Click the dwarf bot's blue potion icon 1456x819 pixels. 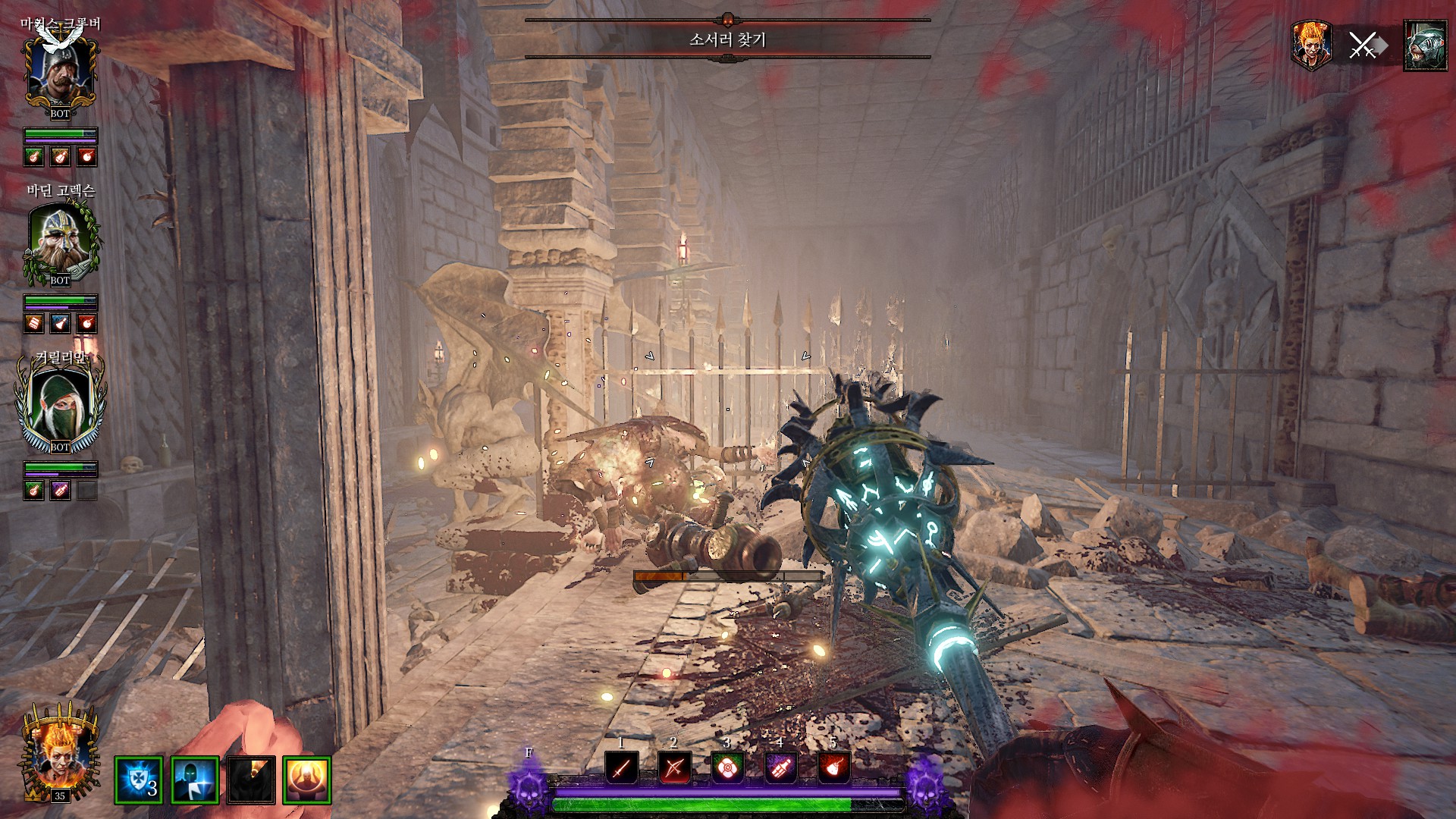60,324
